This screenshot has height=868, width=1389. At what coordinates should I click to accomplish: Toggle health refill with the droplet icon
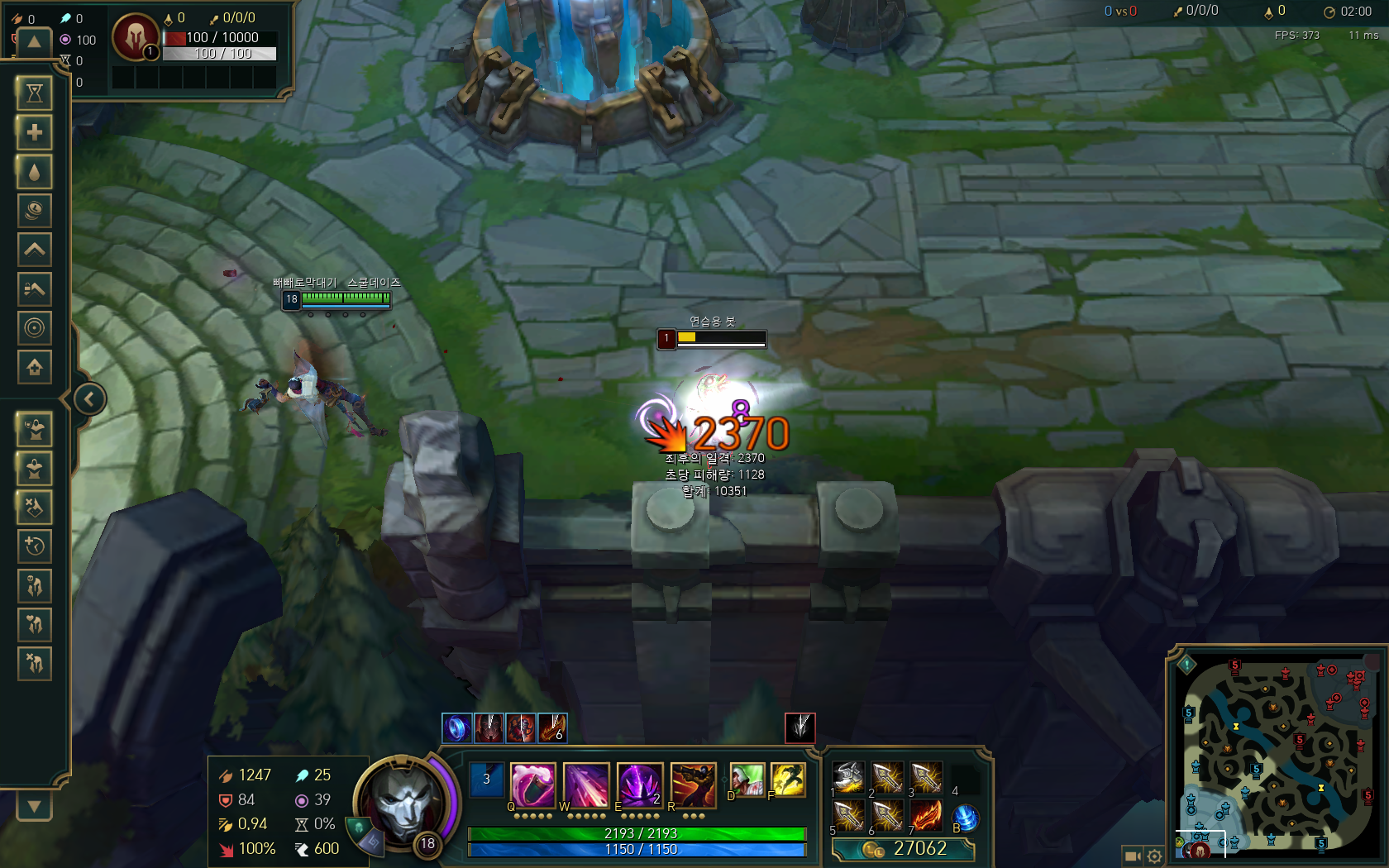tap(34, 172)
